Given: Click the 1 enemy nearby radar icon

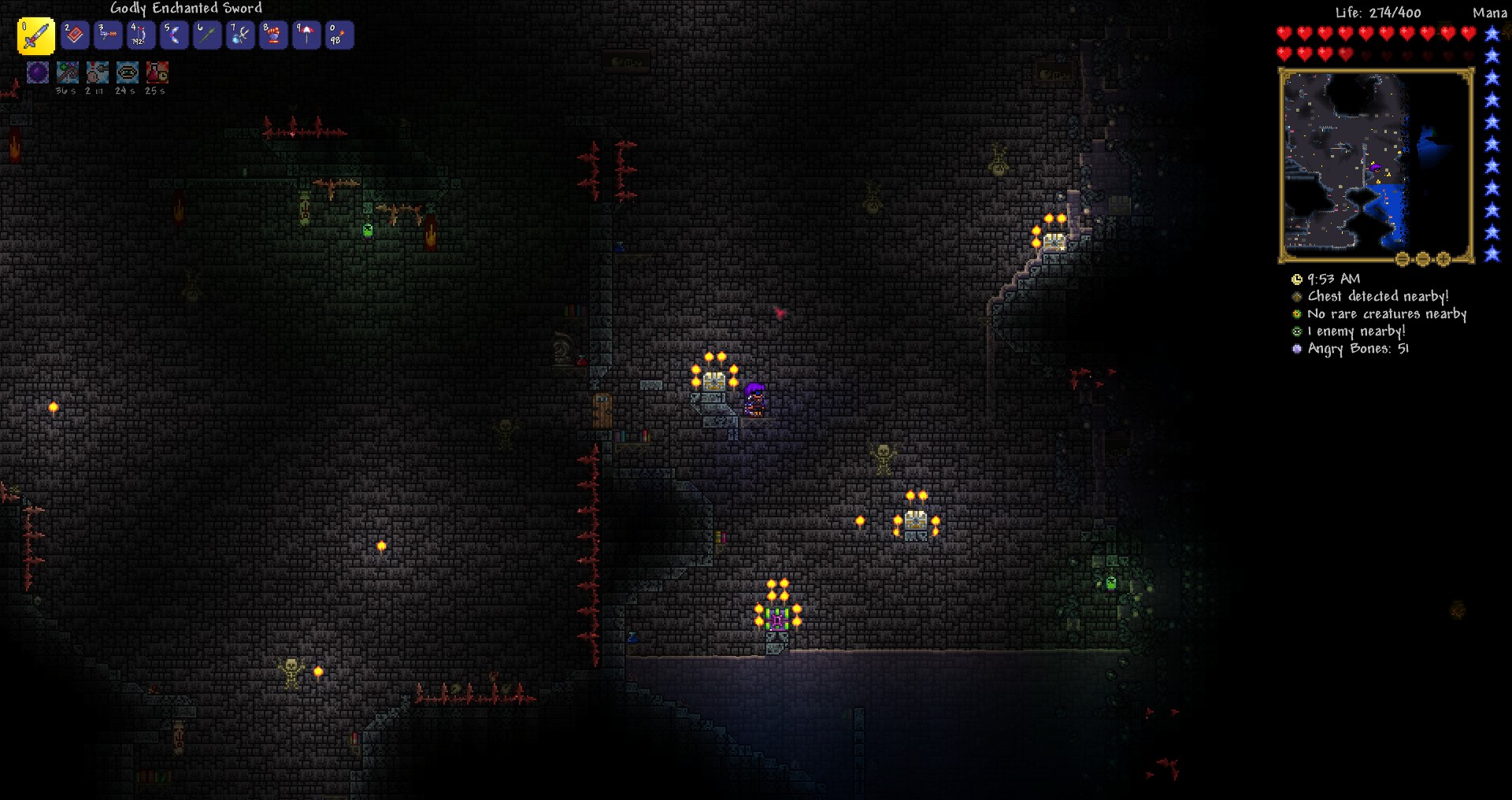Looking at the screenshot, I should (x=1297, y=331).
